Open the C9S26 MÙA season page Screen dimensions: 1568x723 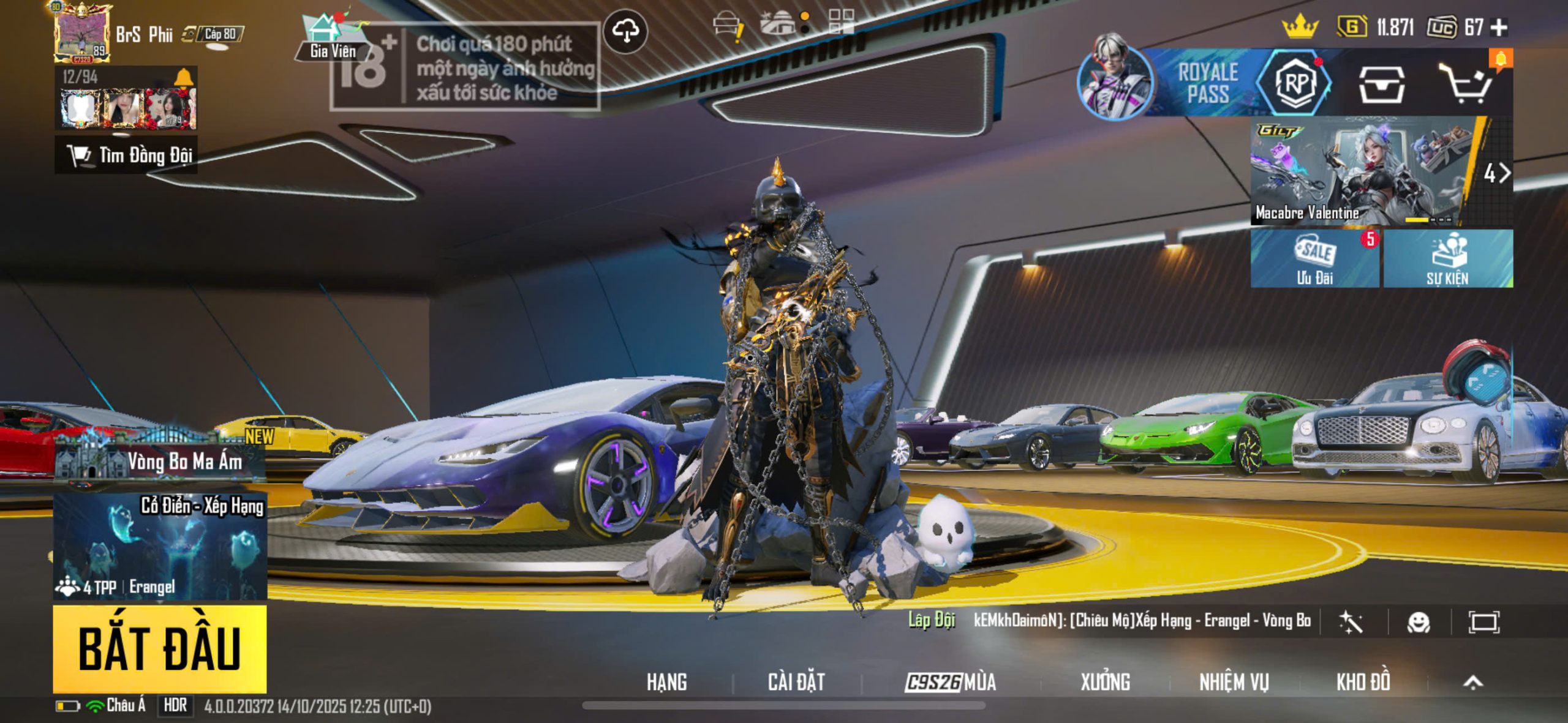951,681
